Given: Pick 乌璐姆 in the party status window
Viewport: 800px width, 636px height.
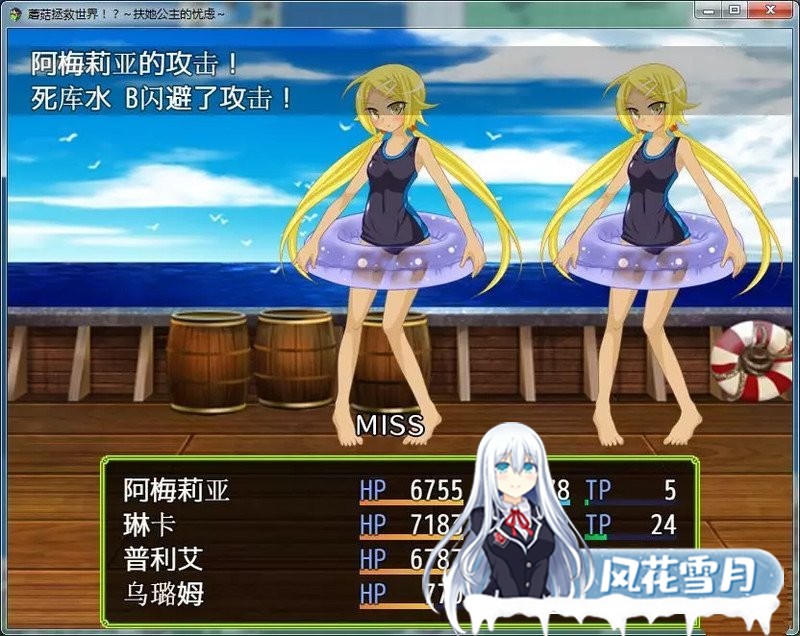Looking at the screenshot, I should [163, 593].
